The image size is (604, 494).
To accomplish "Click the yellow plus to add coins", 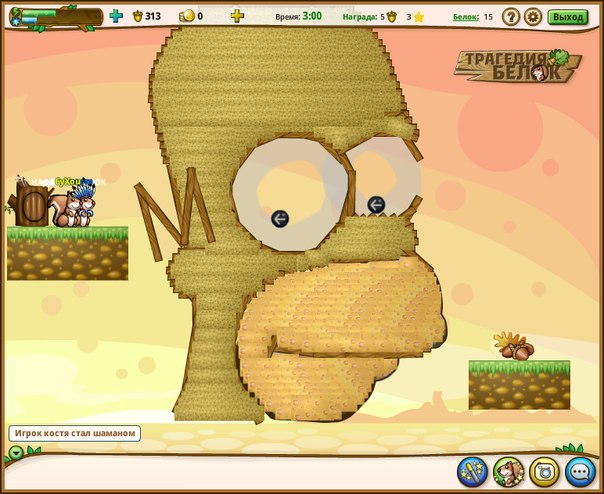I will (x=237, y=16).
